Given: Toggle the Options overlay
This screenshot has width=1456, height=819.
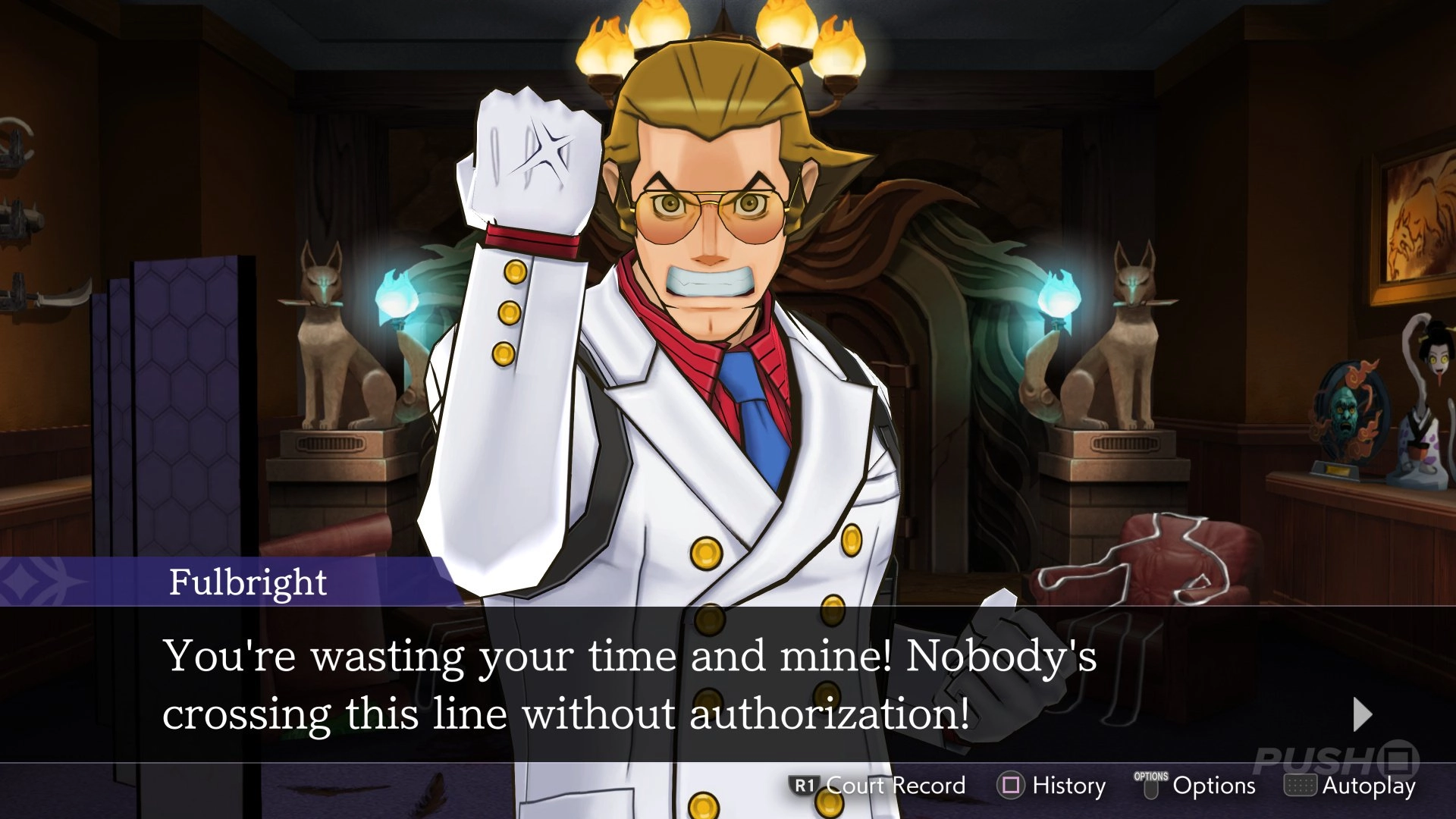Looking at the screenshot, I should pyautogui.click(x=1202, y=786).
